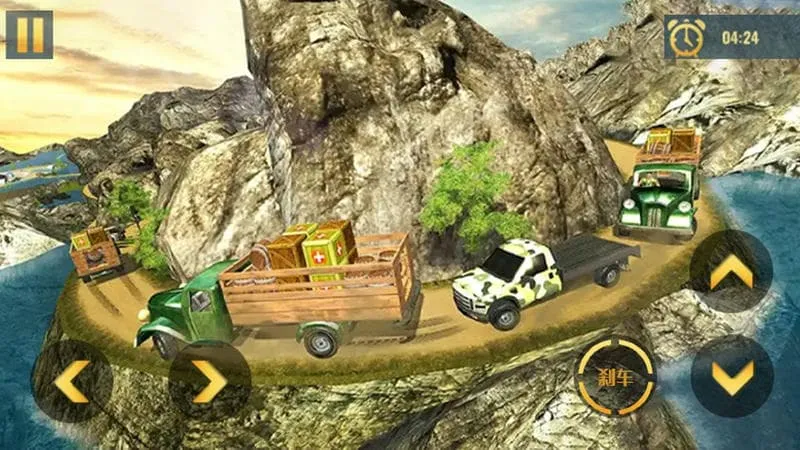The height and width of the screenshot is (450, 800).
Task: Accelerate forward with the up arrow button
Action: tap(731, 271)
